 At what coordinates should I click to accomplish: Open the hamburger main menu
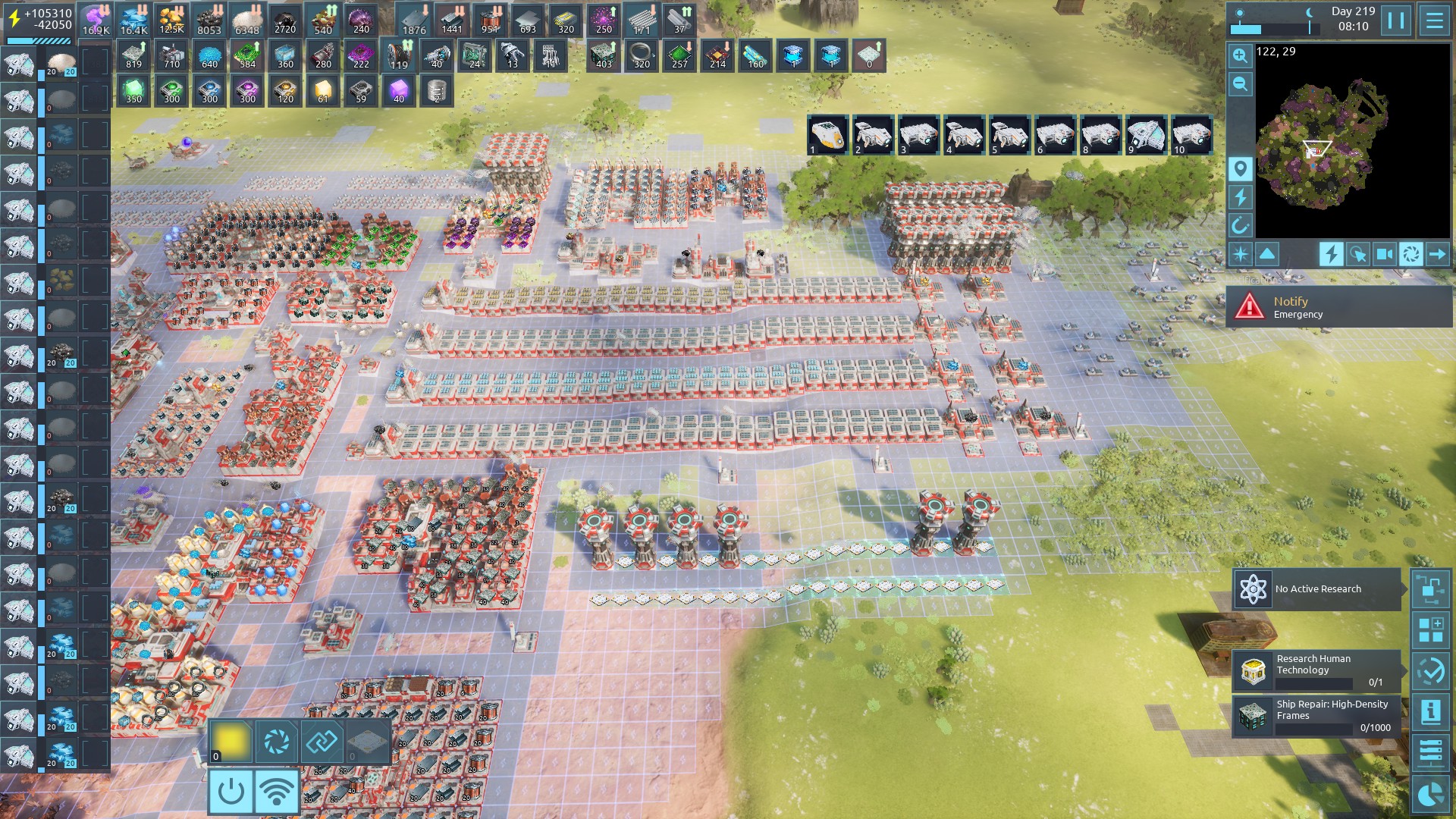point(1434,20)
